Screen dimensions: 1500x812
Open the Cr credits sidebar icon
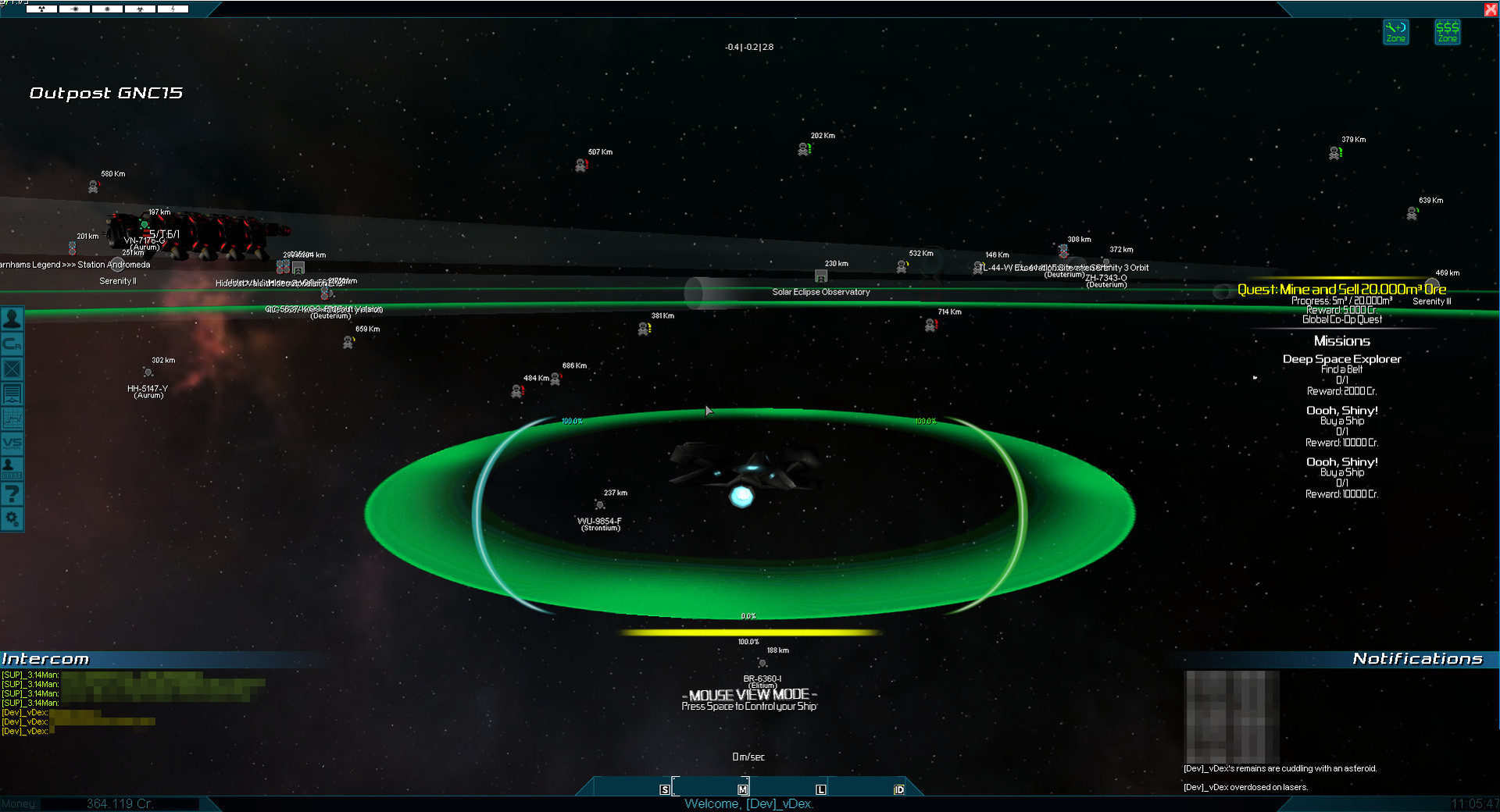point(12,344)
